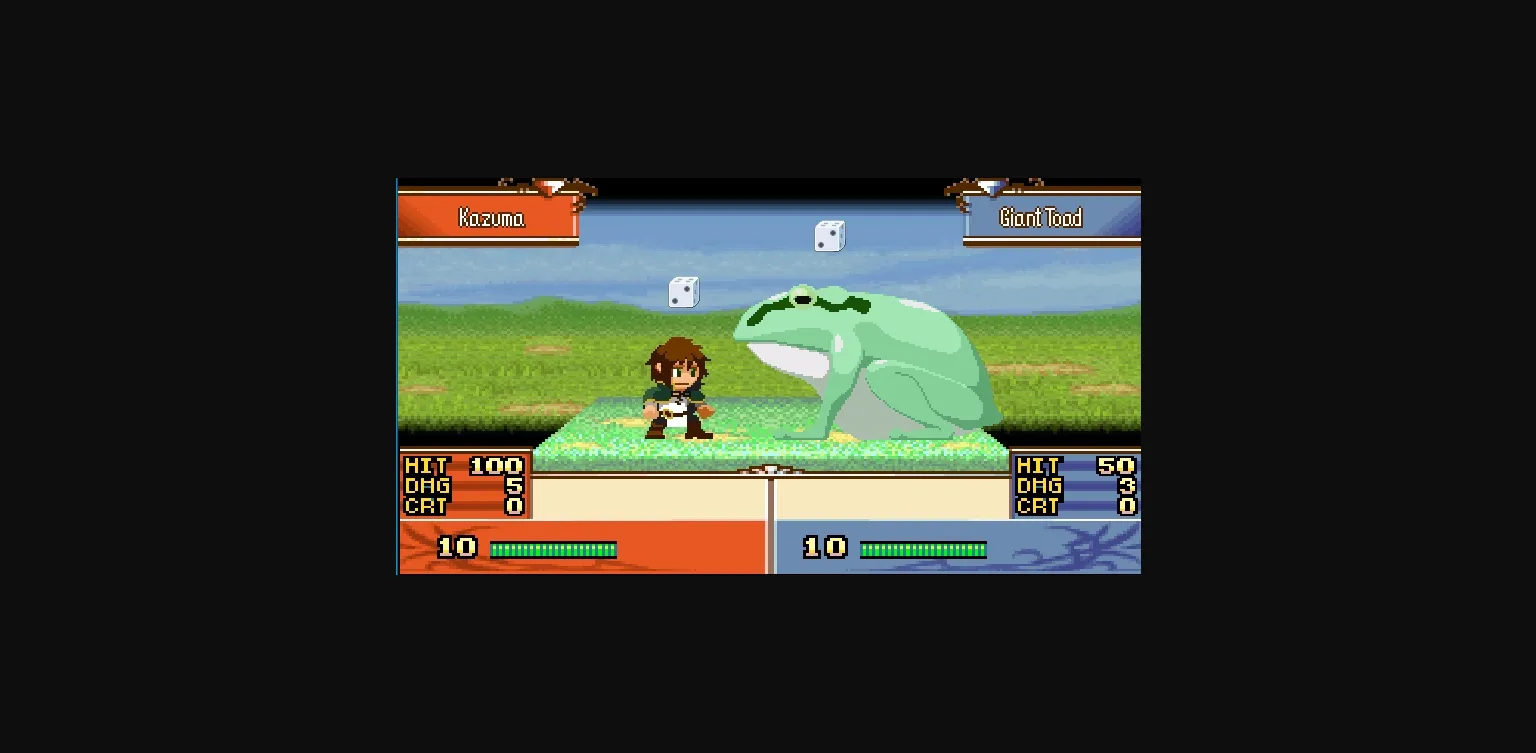Switch to the Kazuma name tab
This screenshot has width=1536, height=753.
point(493,218)
